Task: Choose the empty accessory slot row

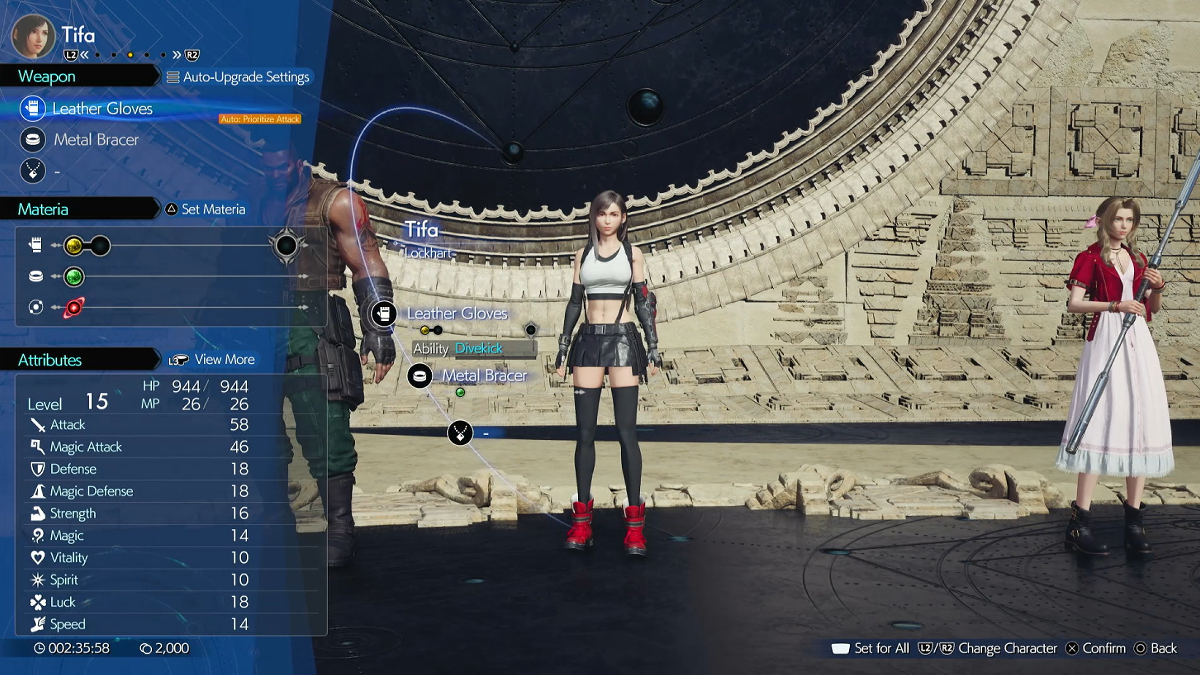Action: tap(60, 172)
